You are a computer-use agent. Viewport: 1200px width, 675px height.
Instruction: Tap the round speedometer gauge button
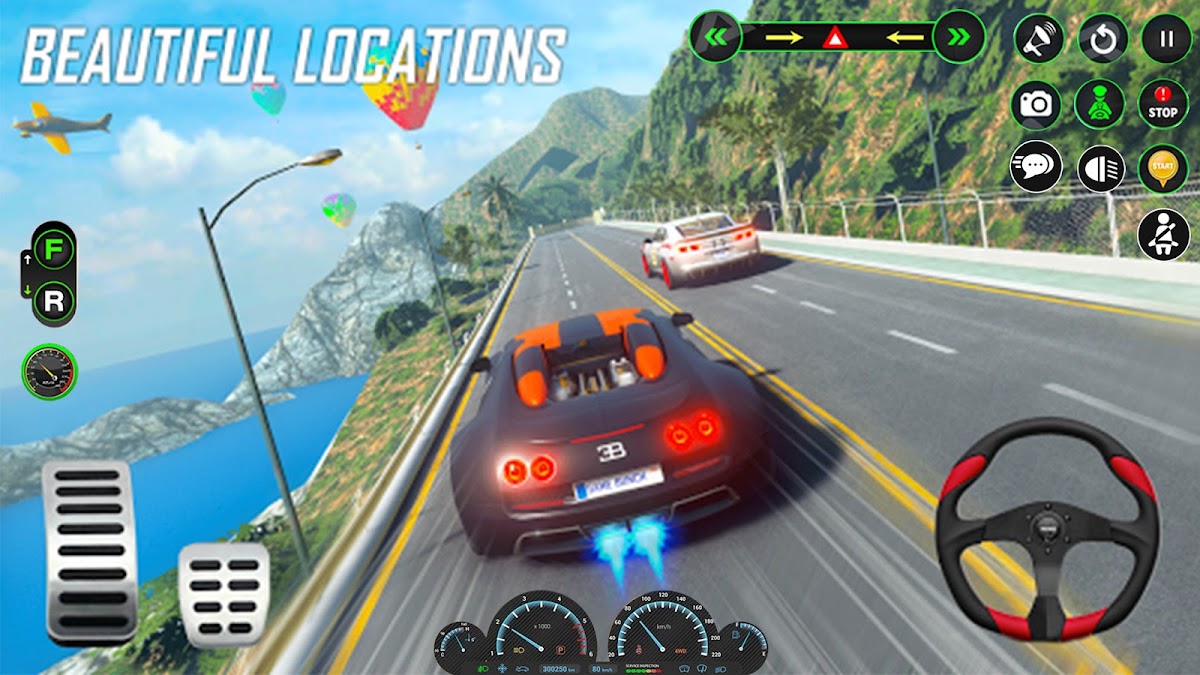pyautogui.click(x=49, y=371)
